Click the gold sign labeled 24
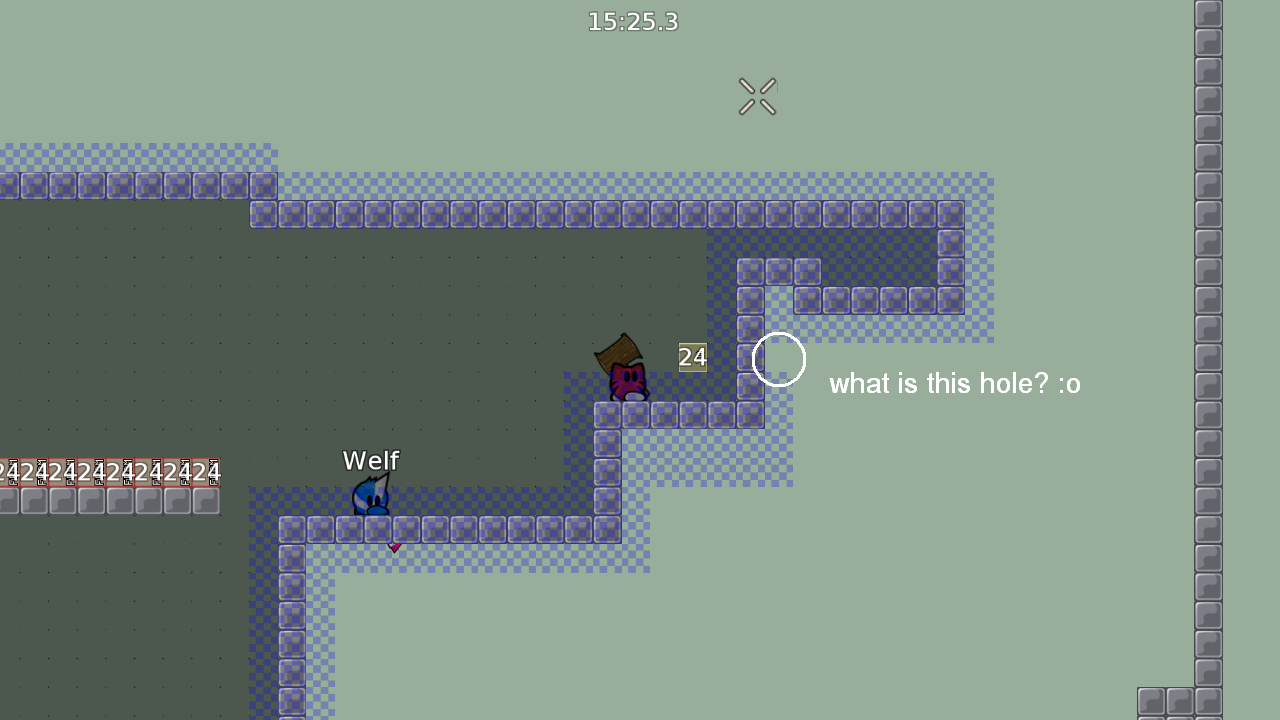Viewport: 1280px width, 720px height. [x=692, y=357]
